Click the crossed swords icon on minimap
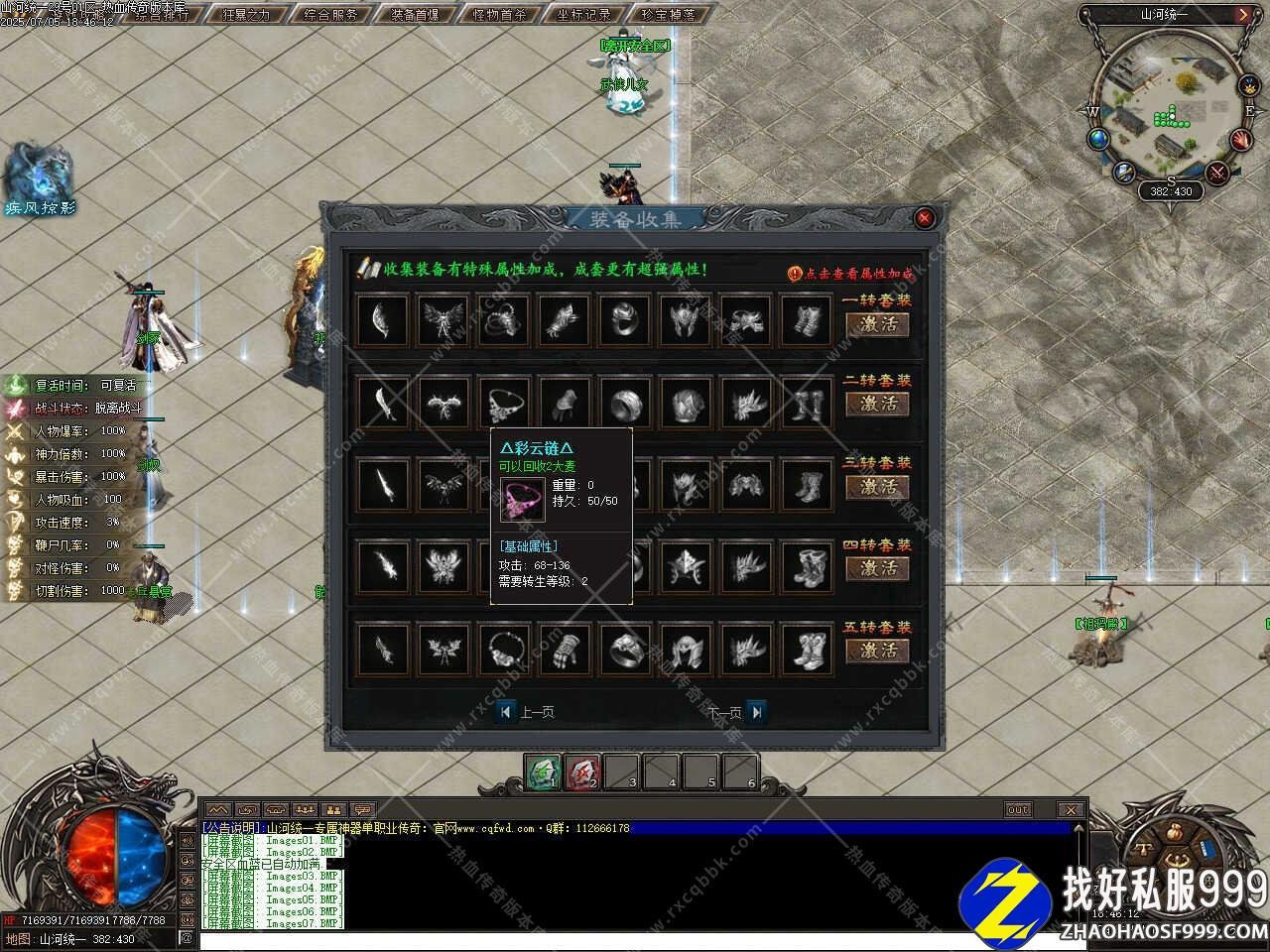 tap(1217, 174)
